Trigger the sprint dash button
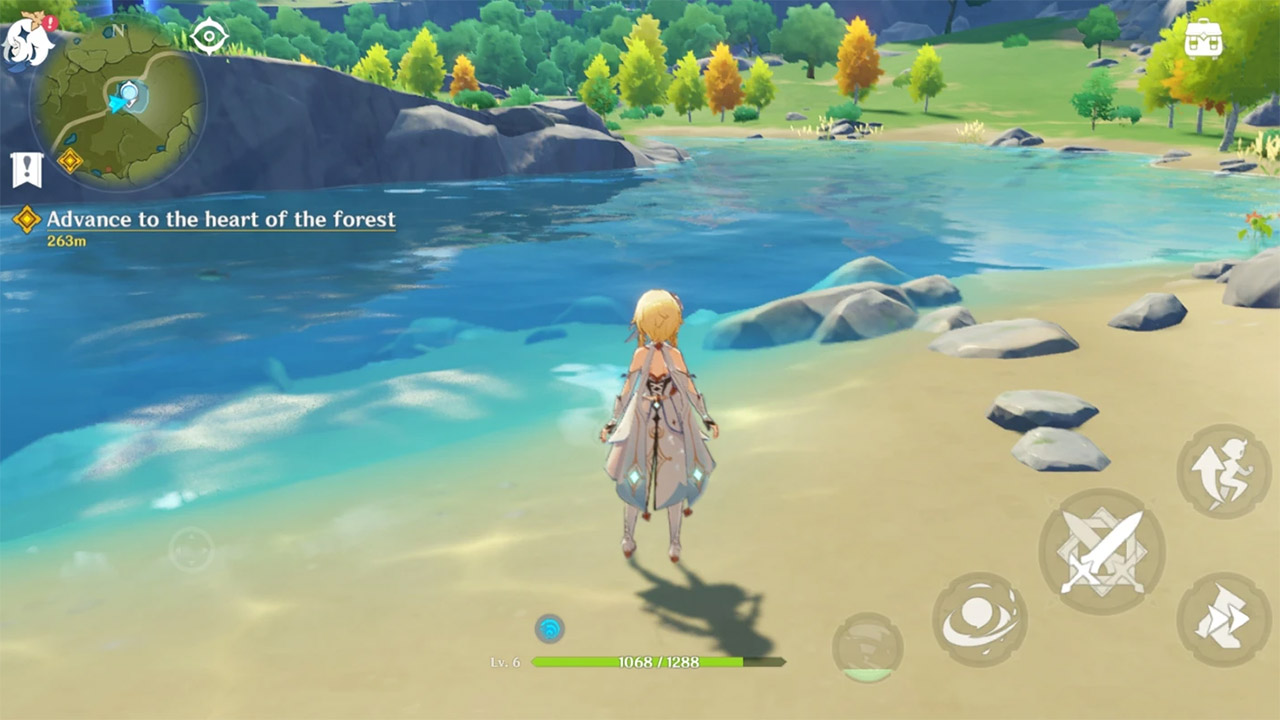The image size is (1280, 720). pos(1223,619)
